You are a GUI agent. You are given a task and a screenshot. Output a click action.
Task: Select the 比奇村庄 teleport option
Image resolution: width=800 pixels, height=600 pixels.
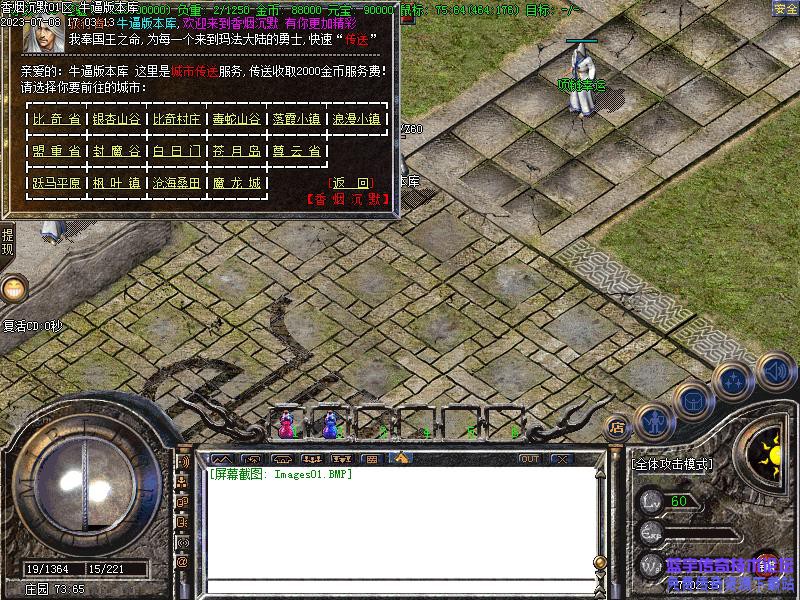point(177,119)
